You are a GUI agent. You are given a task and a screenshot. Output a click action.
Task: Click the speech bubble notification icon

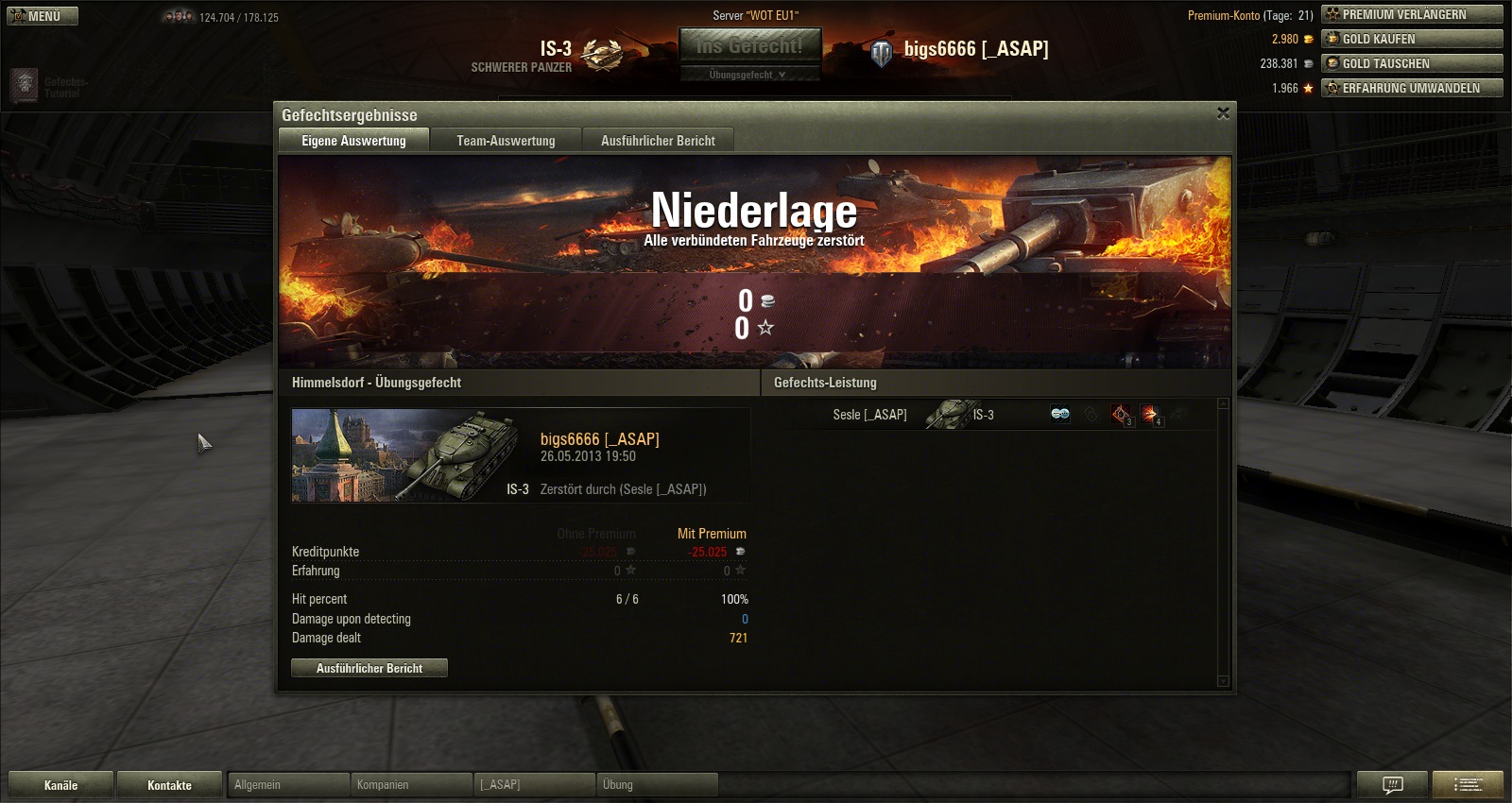[1392, 784]
